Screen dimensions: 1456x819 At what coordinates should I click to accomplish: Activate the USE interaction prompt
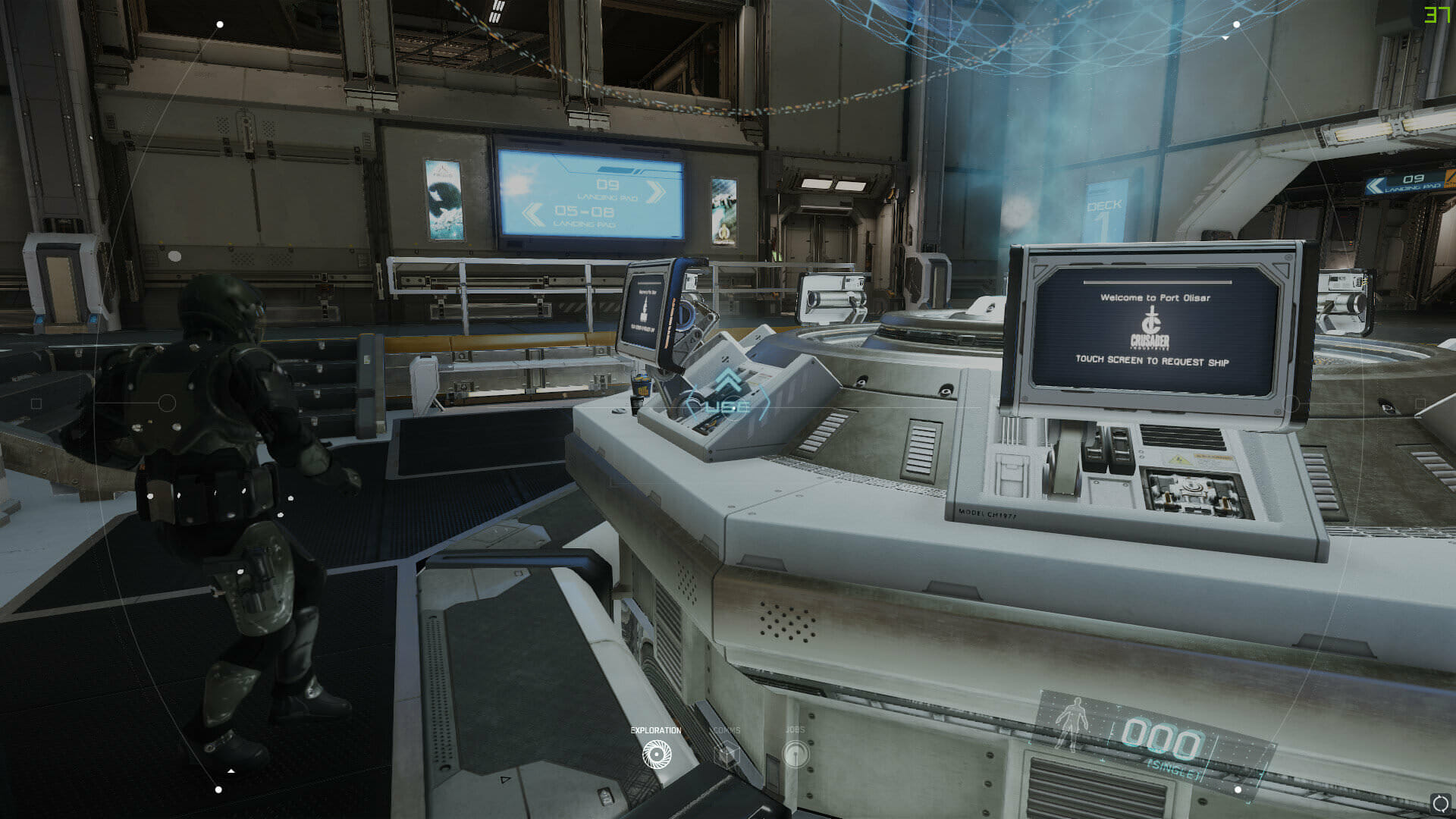click(728, 406)
